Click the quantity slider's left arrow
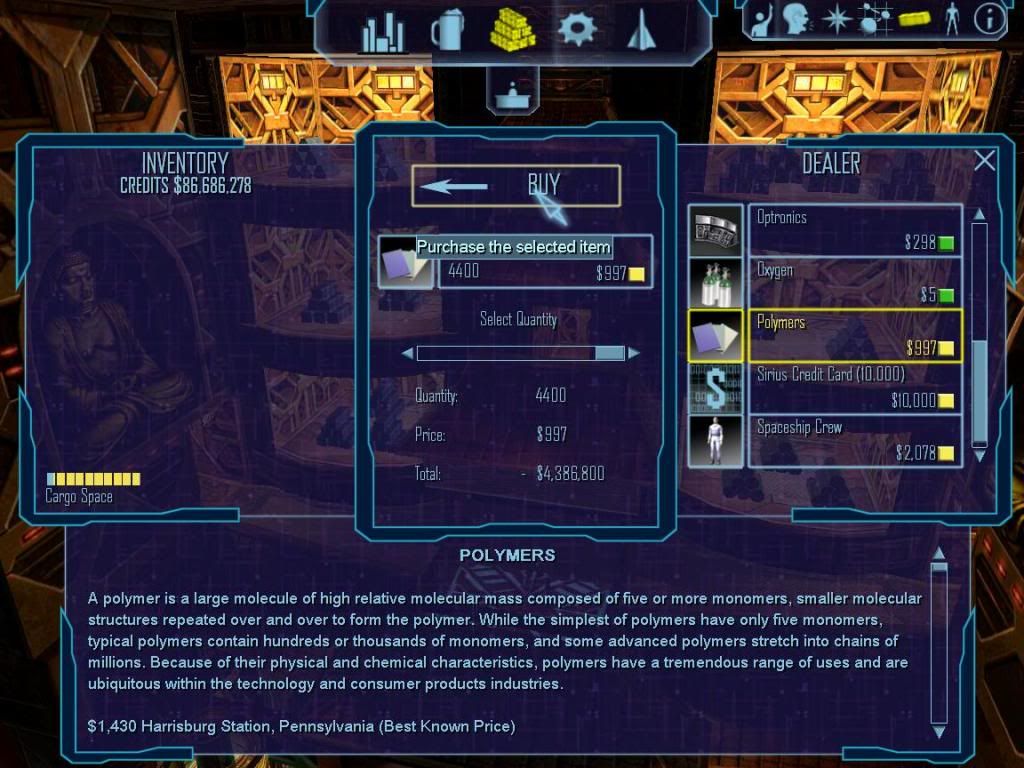Viewport: 1024px width, 768px height. pos(407,353)
